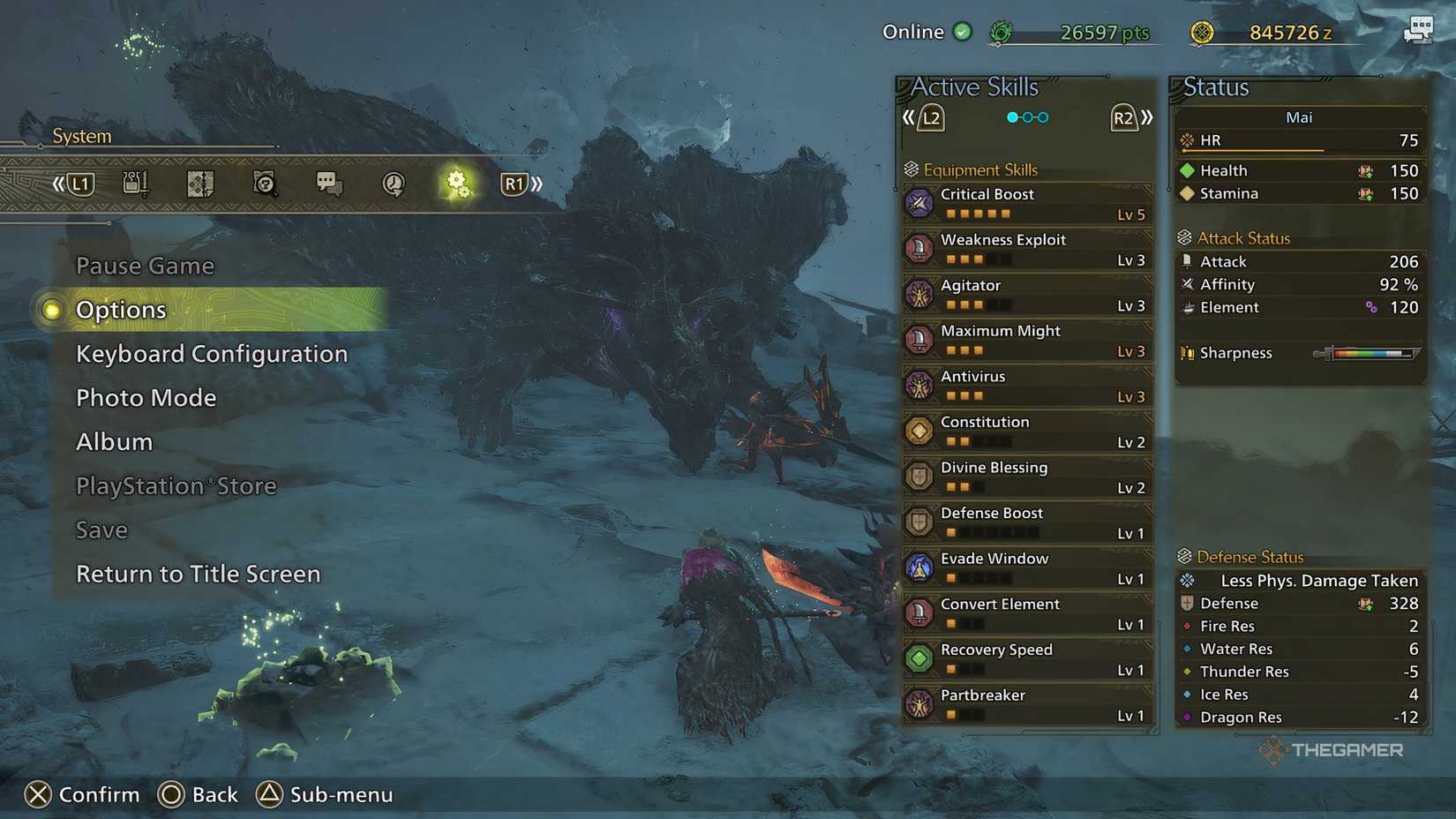The width and height of the screenshot is (1456, 819).
Task: Click the chat bubble icon at top right
Action: [x=1419, y=29]
